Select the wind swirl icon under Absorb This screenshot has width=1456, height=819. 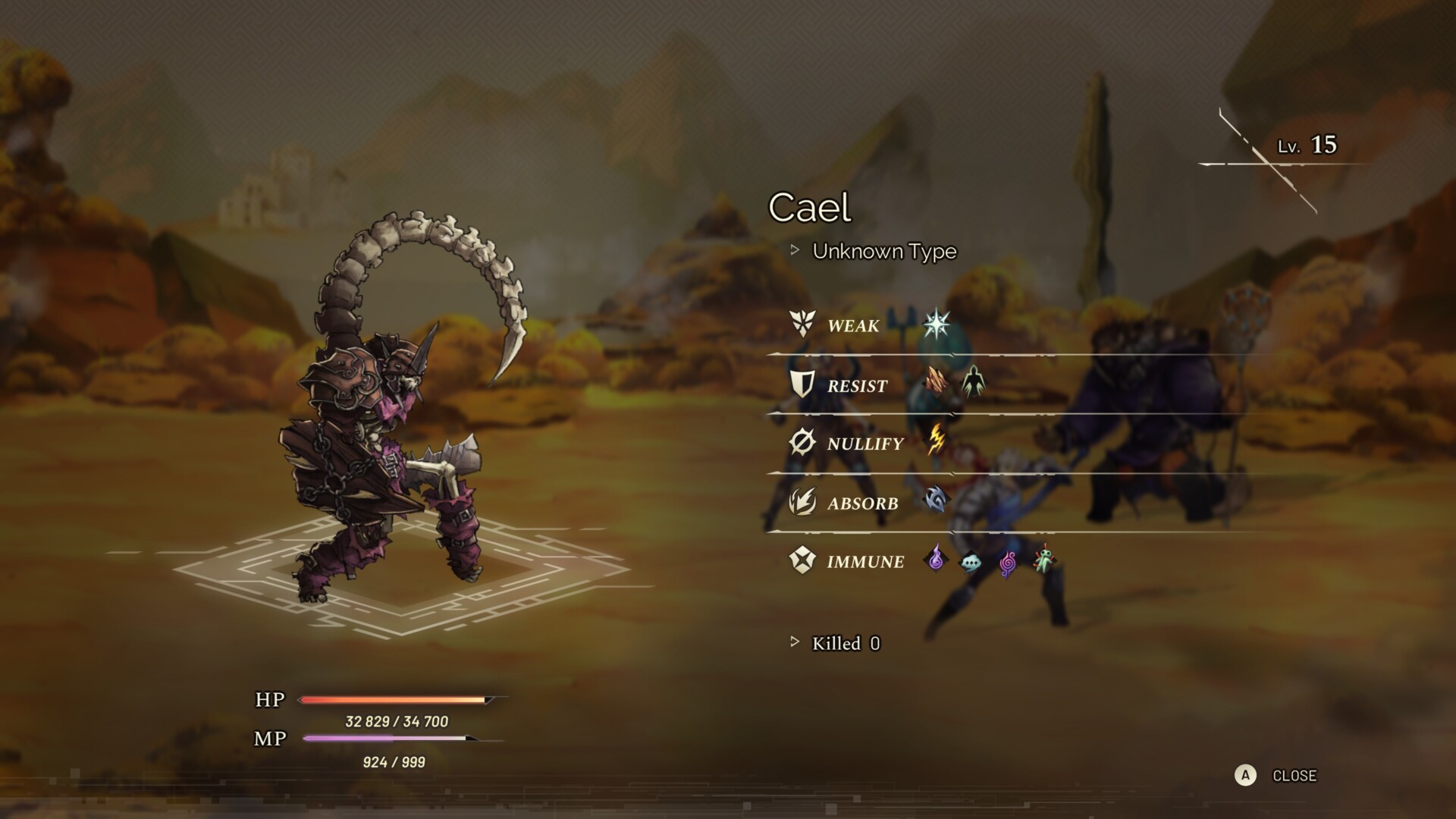936,500
